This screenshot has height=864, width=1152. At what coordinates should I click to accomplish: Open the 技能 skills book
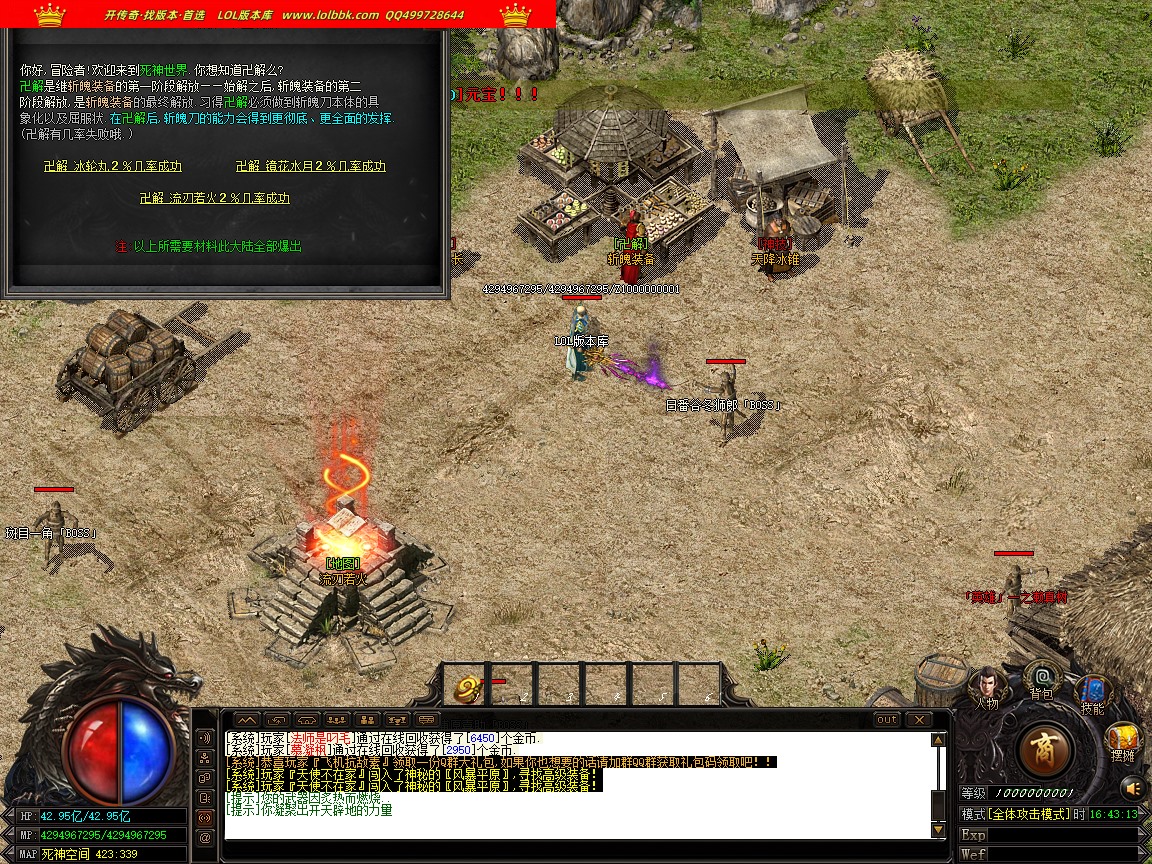[x=1091, y=692]
